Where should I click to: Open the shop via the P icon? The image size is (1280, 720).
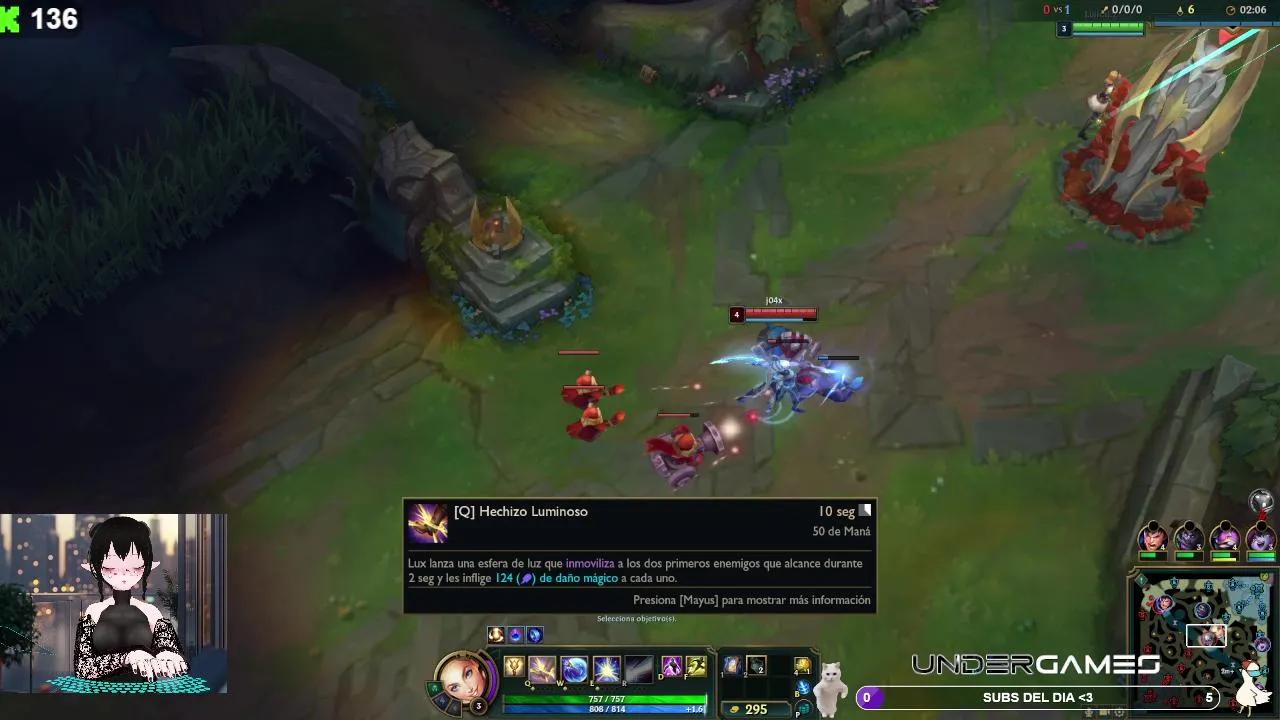point(804,708)
